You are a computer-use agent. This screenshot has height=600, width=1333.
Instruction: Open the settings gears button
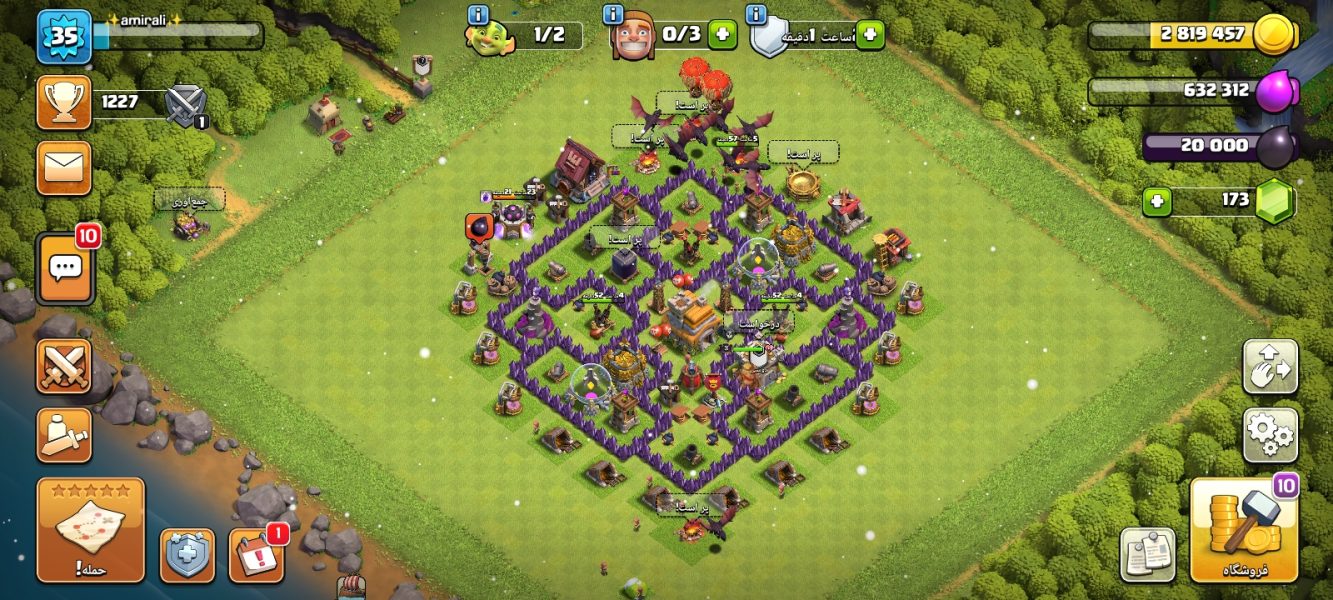click(x=1270, y=434)
